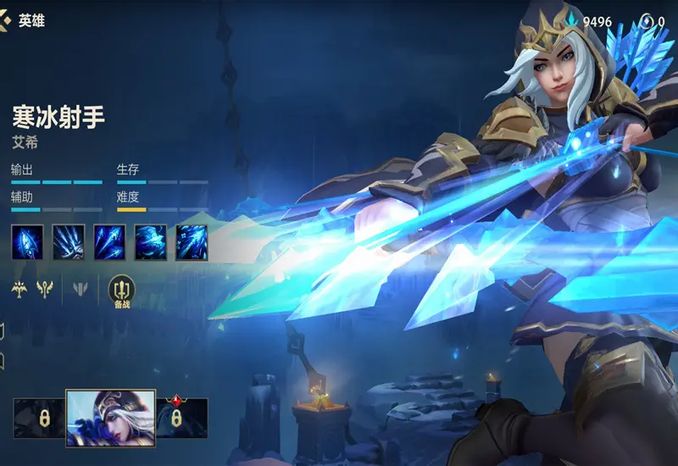Open the 备战 loadout button
The image size is (678, 466).
(121, 290)
